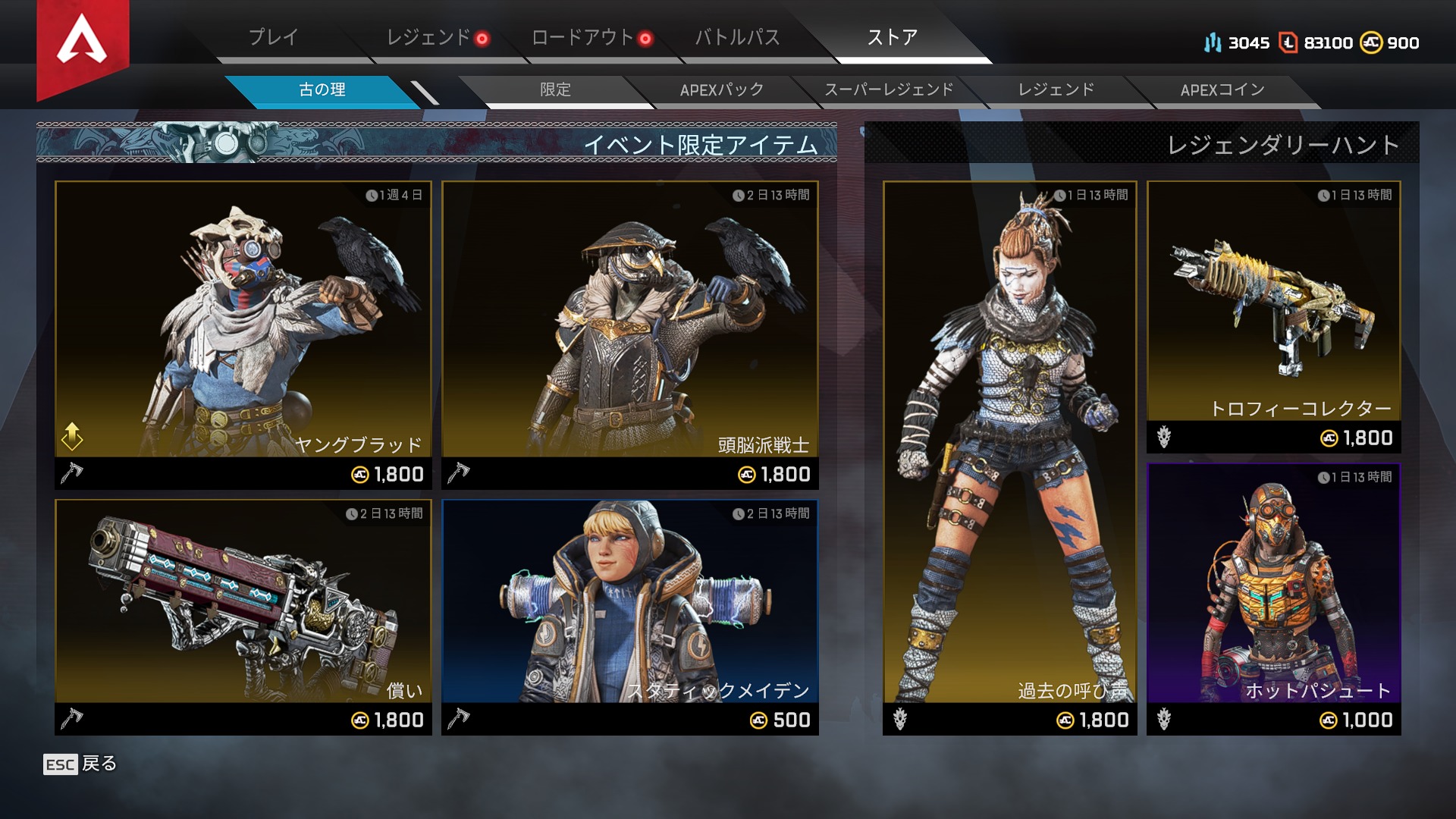Screen dimensions: 1456x819
Task: Open the APEXコイン category
Action: click(x=1222, y=90)
